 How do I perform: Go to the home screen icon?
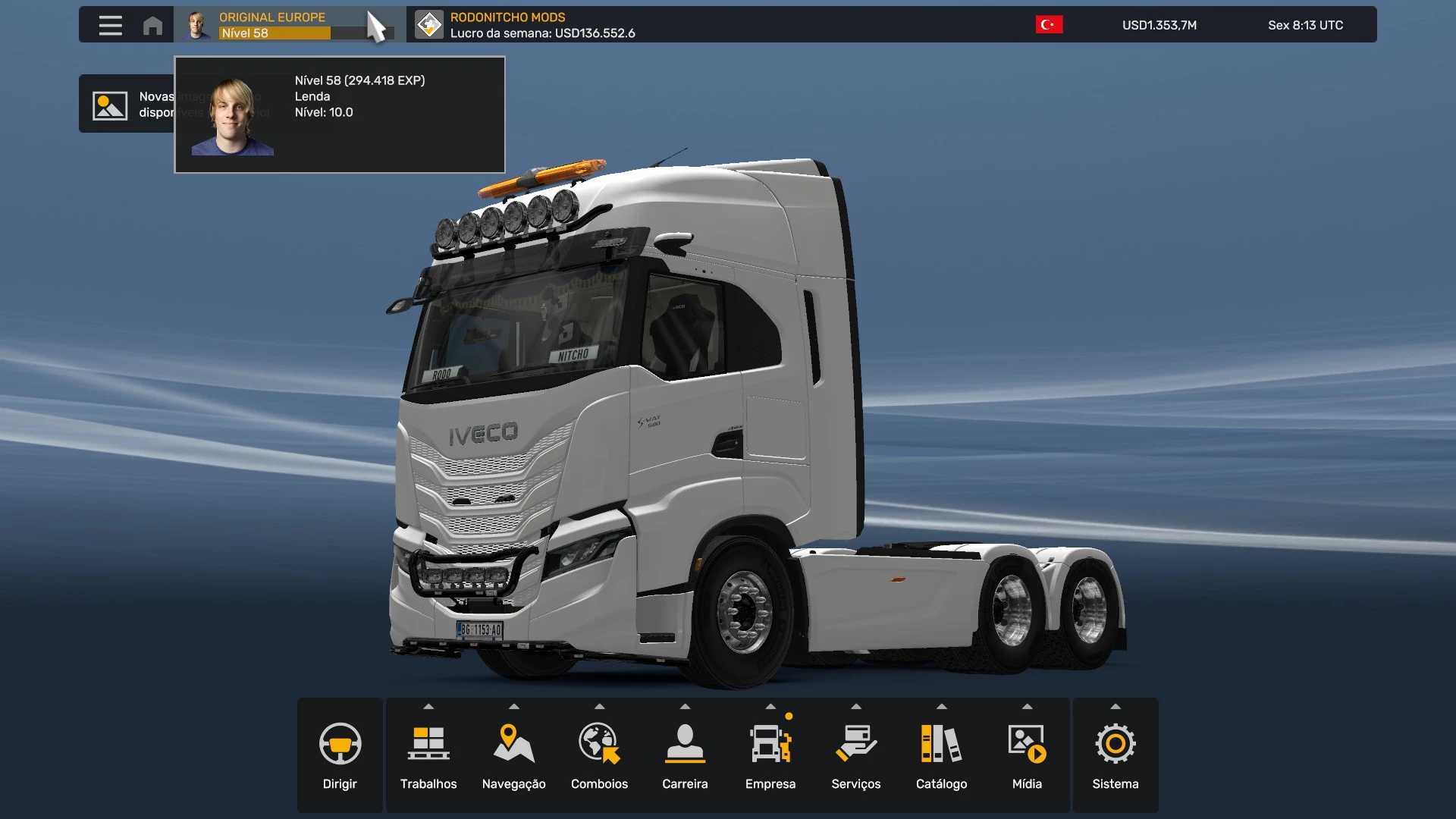[x=152, y=25]
